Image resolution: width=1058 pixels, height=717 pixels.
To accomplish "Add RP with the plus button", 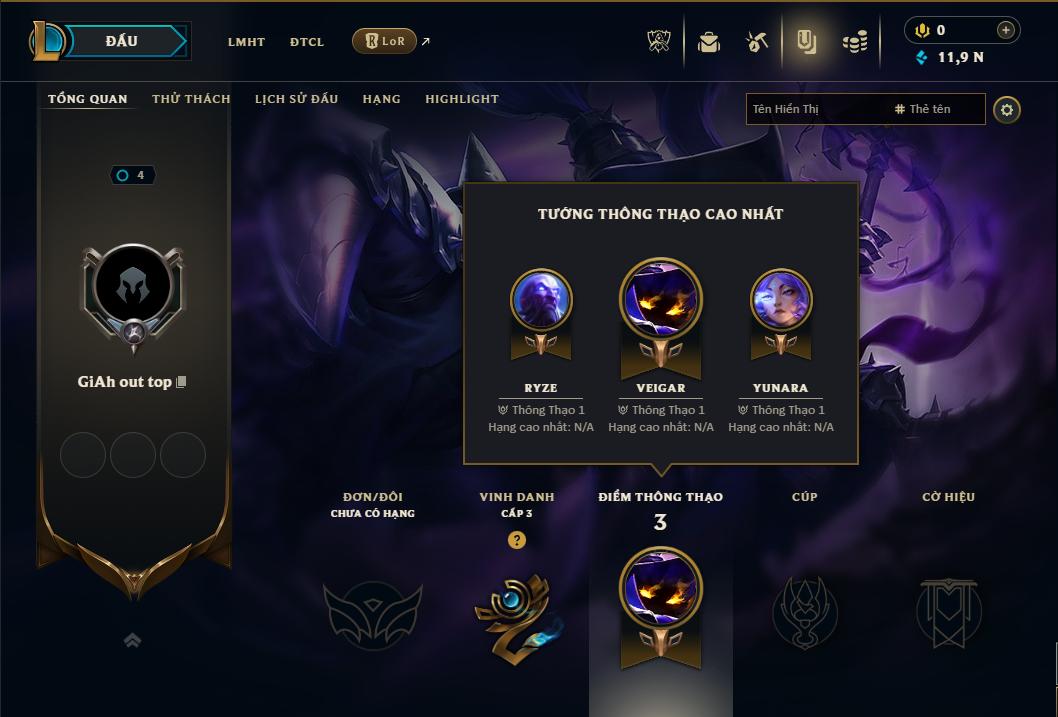I will [1006, 30].
